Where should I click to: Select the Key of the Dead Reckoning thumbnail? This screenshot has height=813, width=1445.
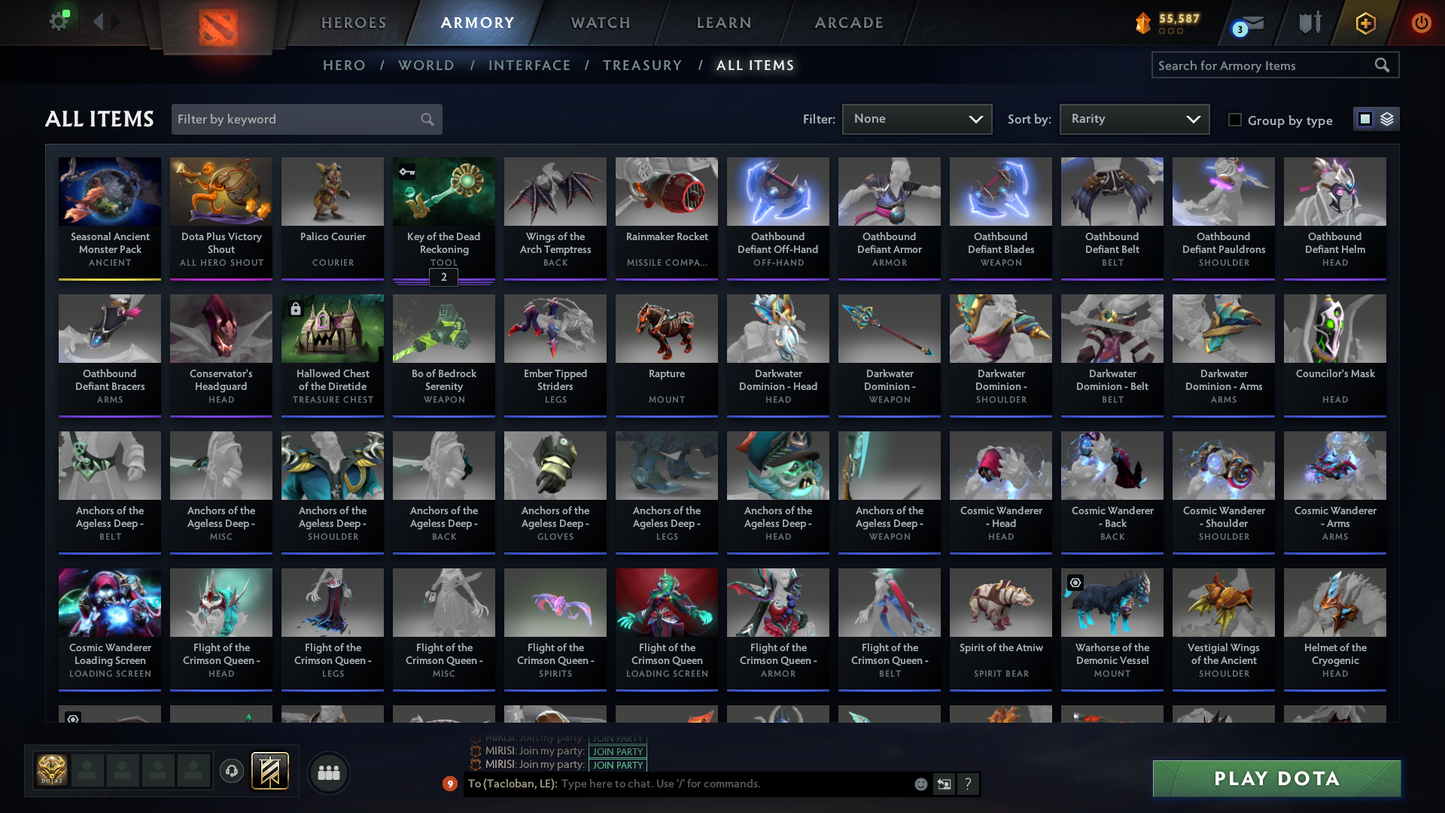(x=443, y=191)
